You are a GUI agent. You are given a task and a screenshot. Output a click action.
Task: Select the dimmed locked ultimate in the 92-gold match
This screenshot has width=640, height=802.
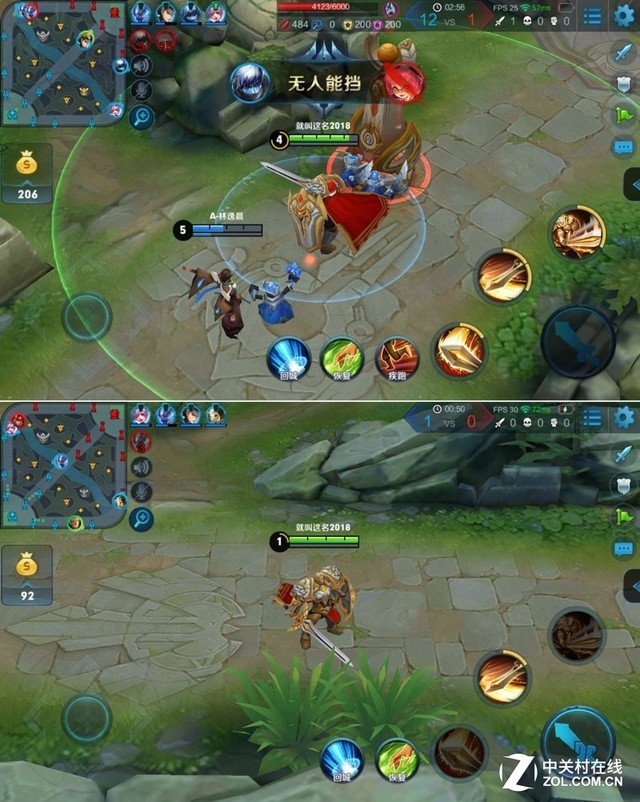(x=576, y=634)
